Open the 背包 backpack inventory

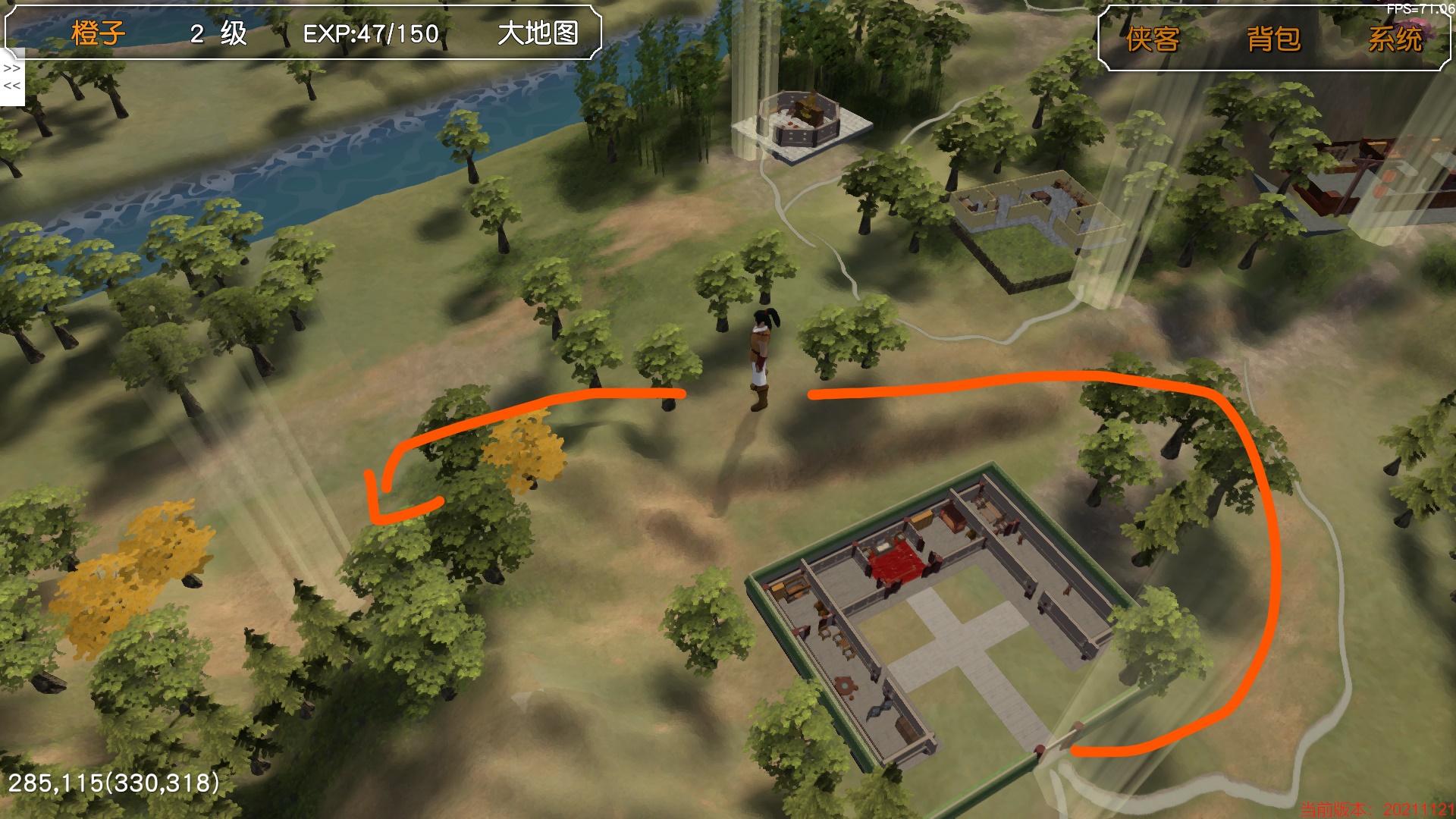1274,39
